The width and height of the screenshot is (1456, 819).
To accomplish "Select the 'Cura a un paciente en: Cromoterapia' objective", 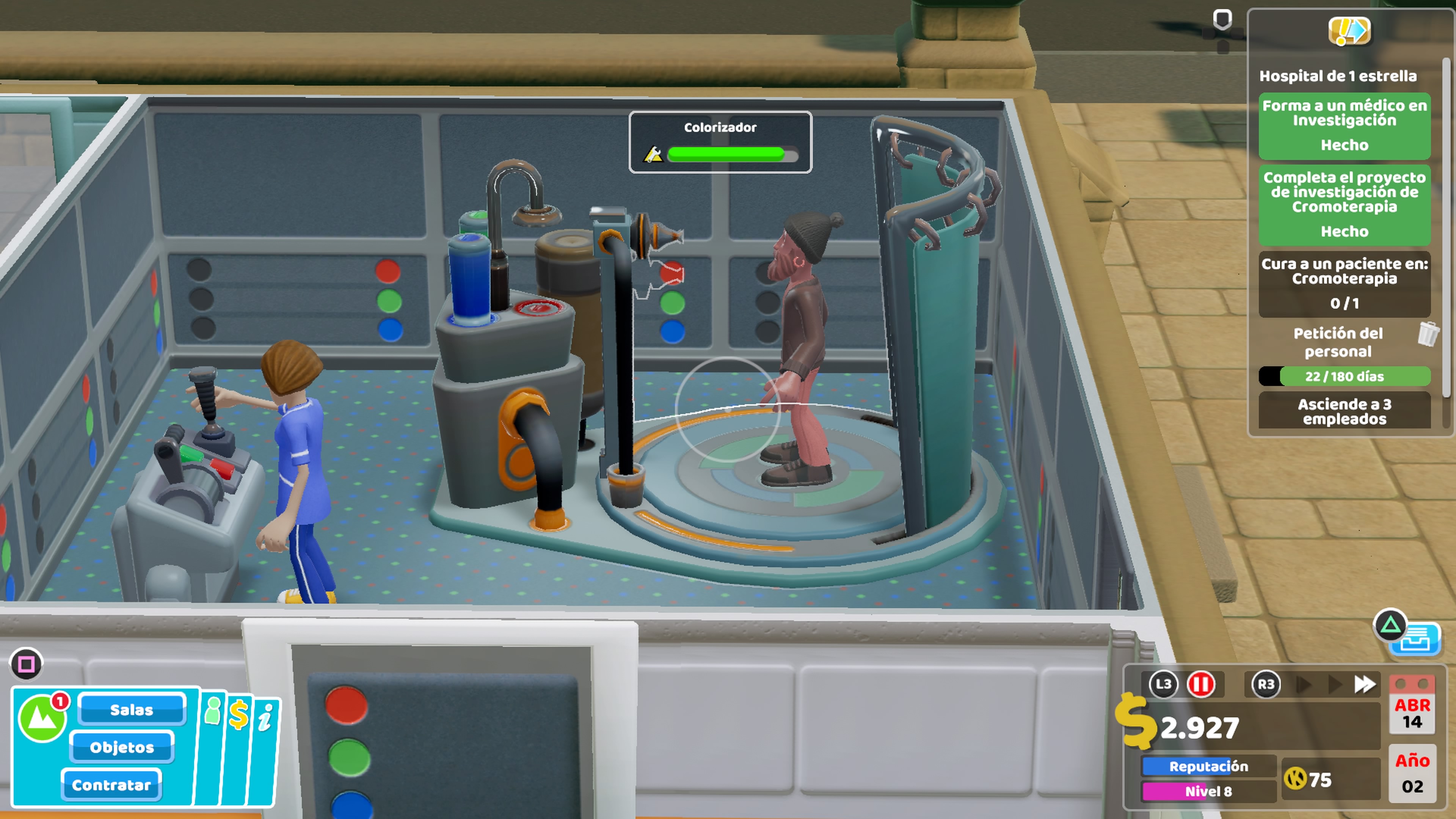I will pos(1344,283).
